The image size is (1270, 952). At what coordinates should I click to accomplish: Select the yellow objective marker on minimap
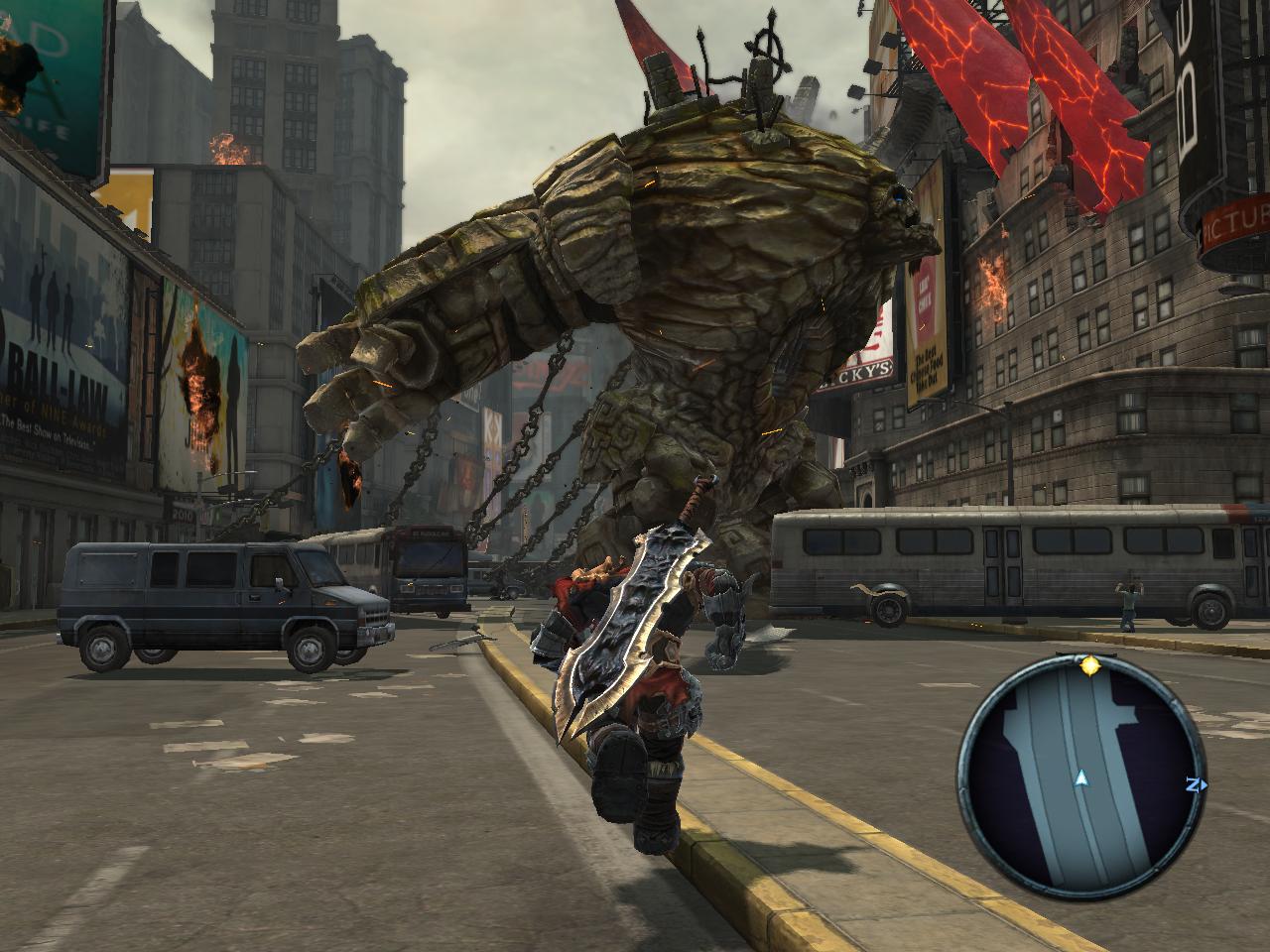coord(1090,665)
